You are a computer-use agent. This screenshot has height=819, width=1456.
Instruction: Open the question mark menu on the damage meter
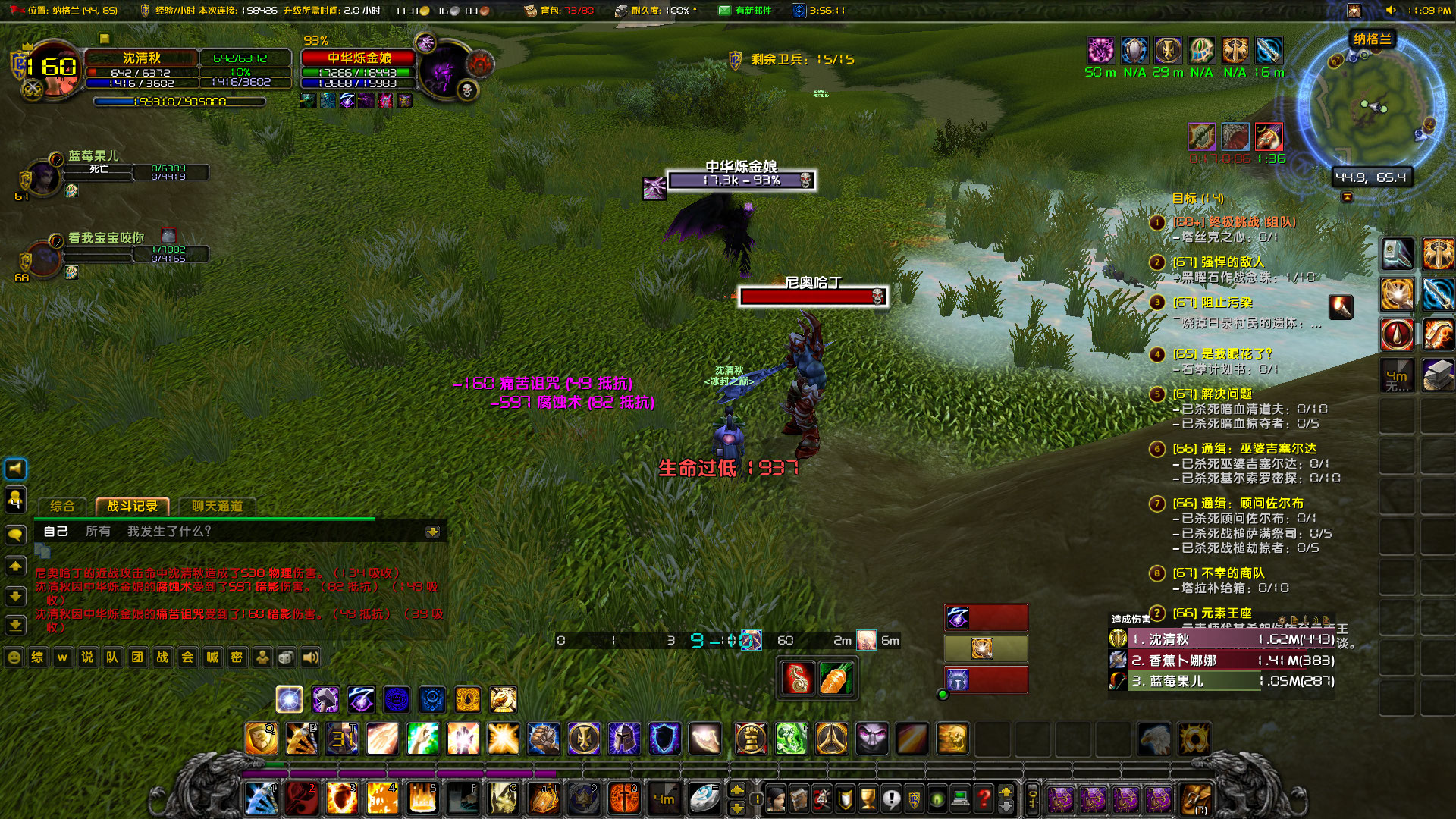1158,612
